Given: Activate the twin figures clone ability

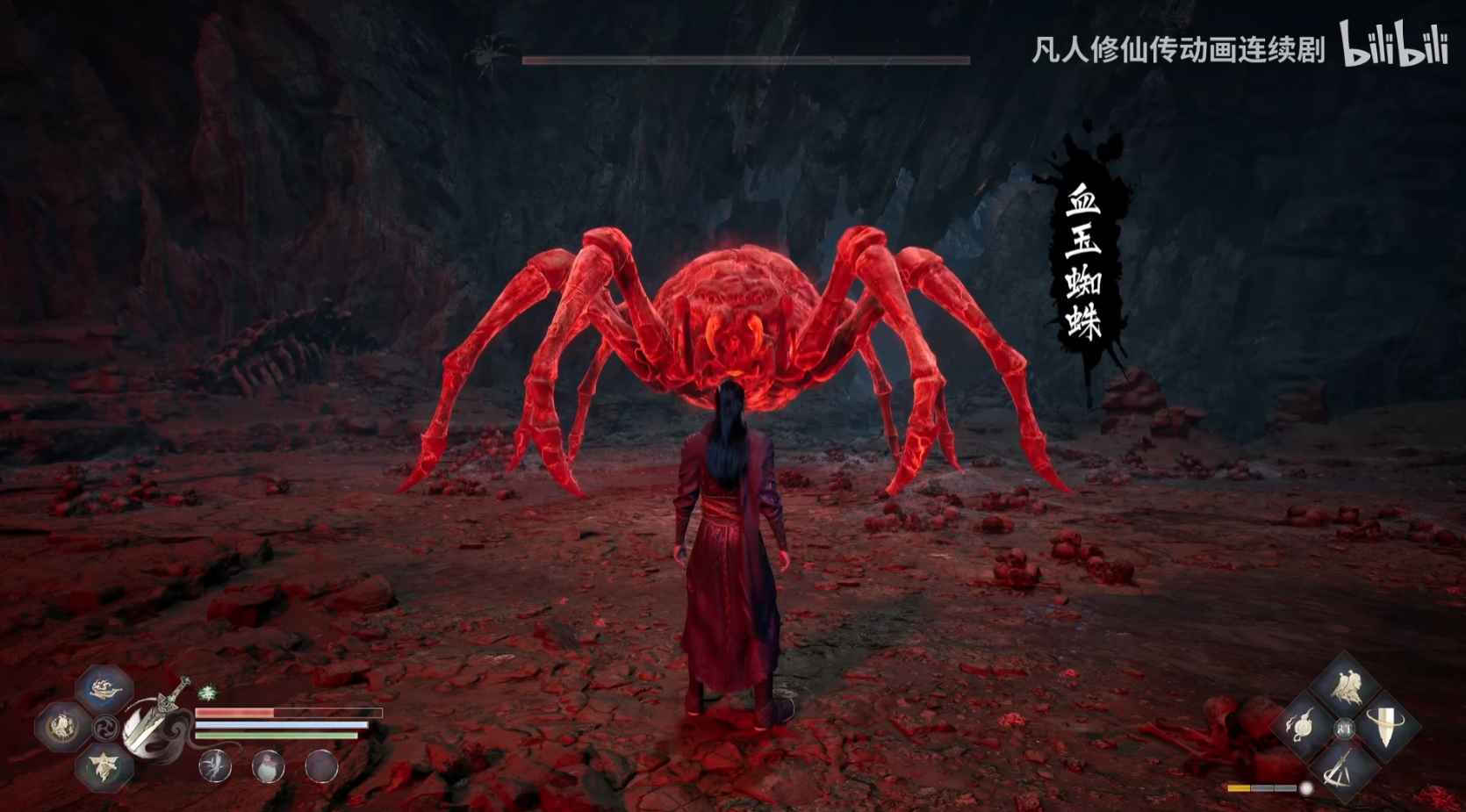Looking at the screenshot, I should 1346,687.
